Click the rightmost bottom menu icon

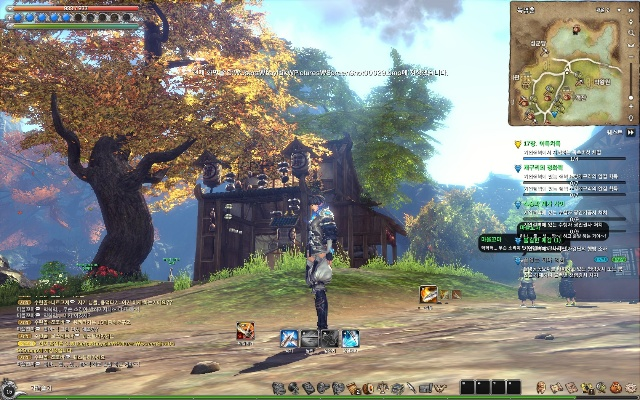point(630,388)
